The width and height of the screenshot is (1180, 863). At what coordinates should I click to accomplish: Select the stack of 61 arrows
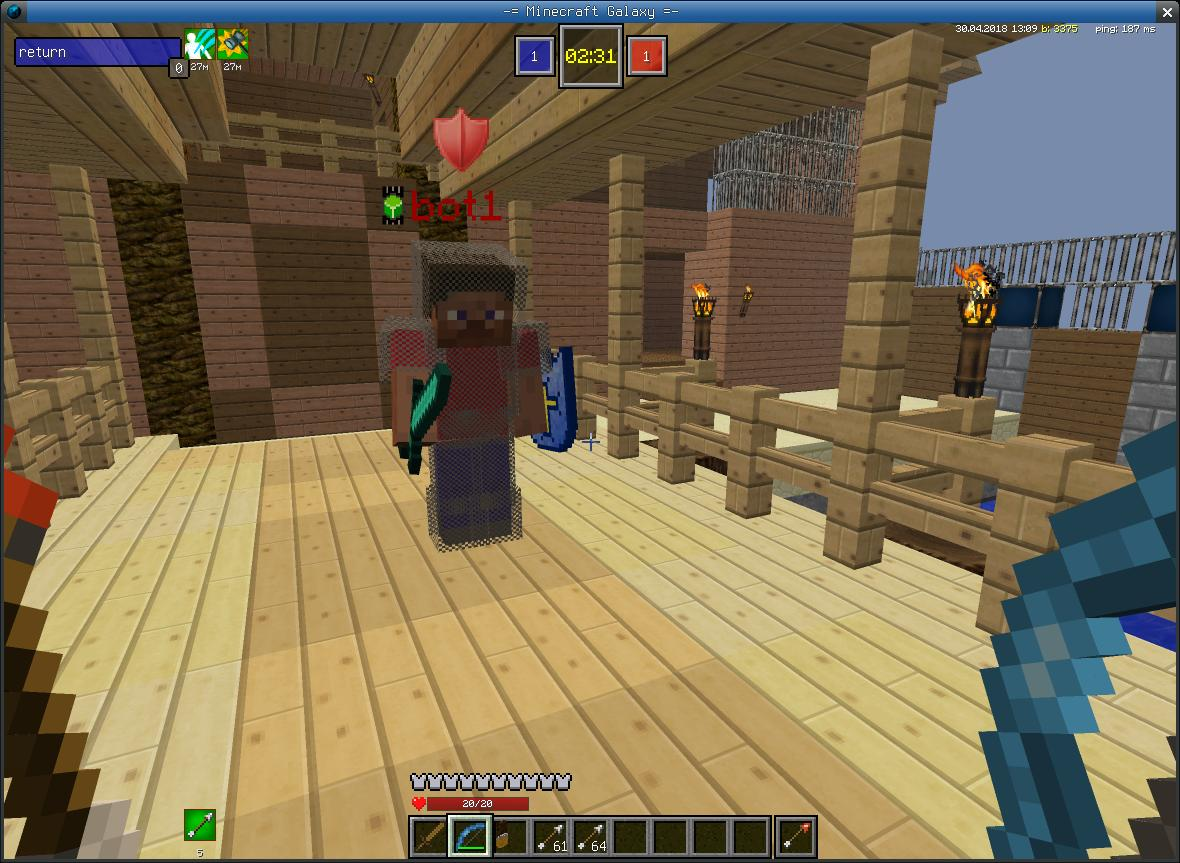[x=549, y=837]
